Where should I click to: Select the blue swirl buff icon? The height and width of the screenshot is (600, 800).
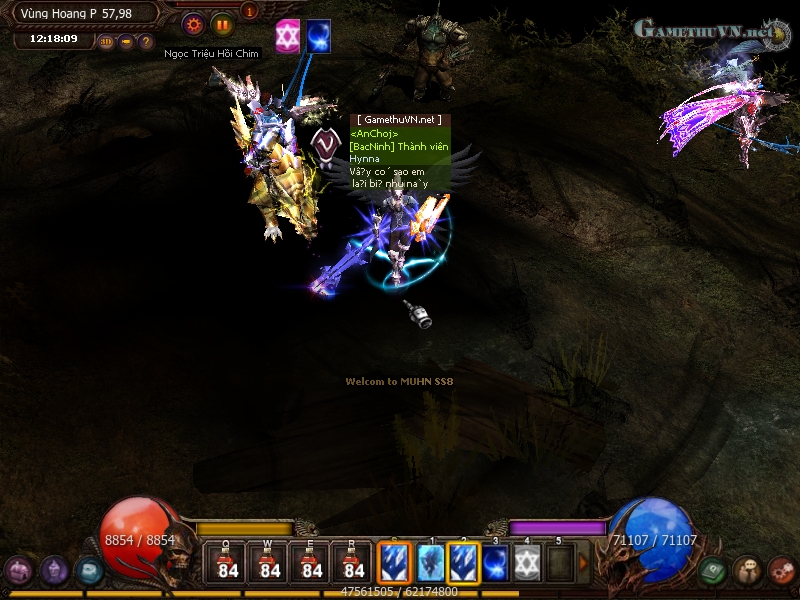[x=319, y=35]
